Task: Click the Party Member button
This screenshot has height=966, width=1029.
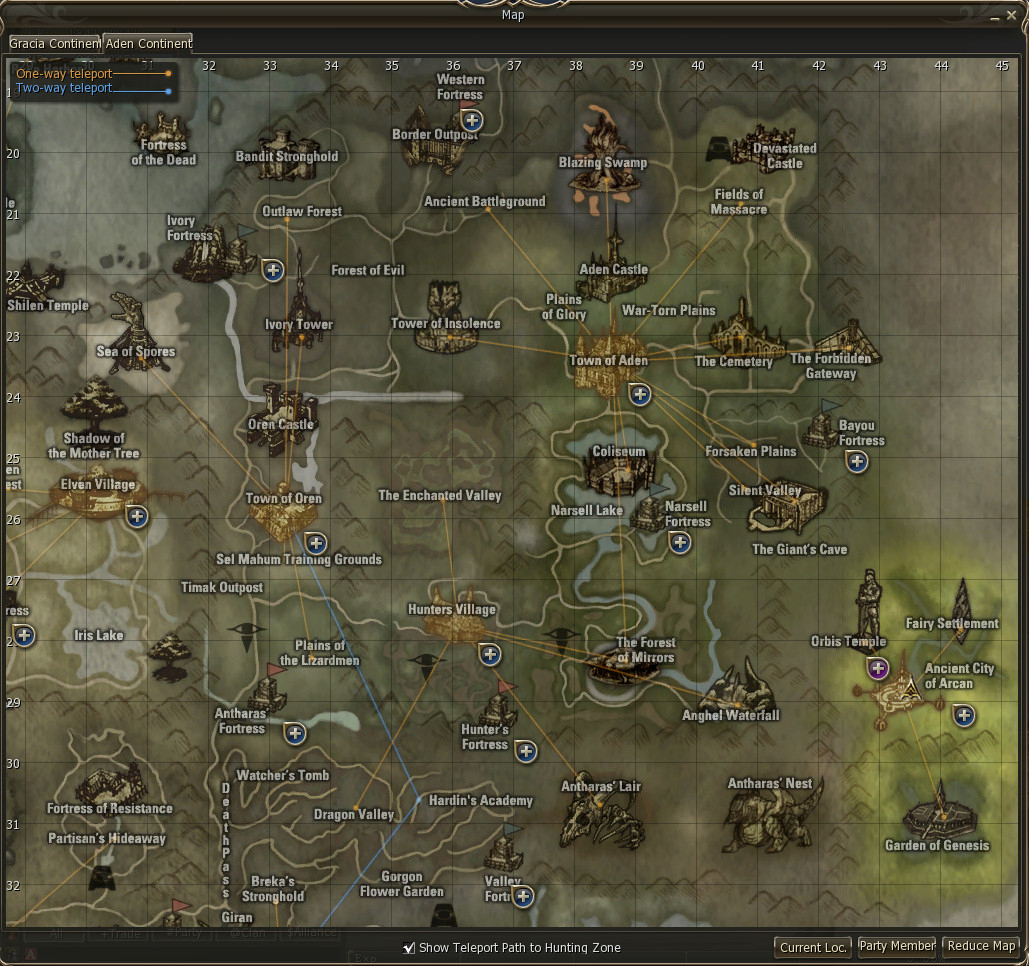Action: tap(897, 946)
